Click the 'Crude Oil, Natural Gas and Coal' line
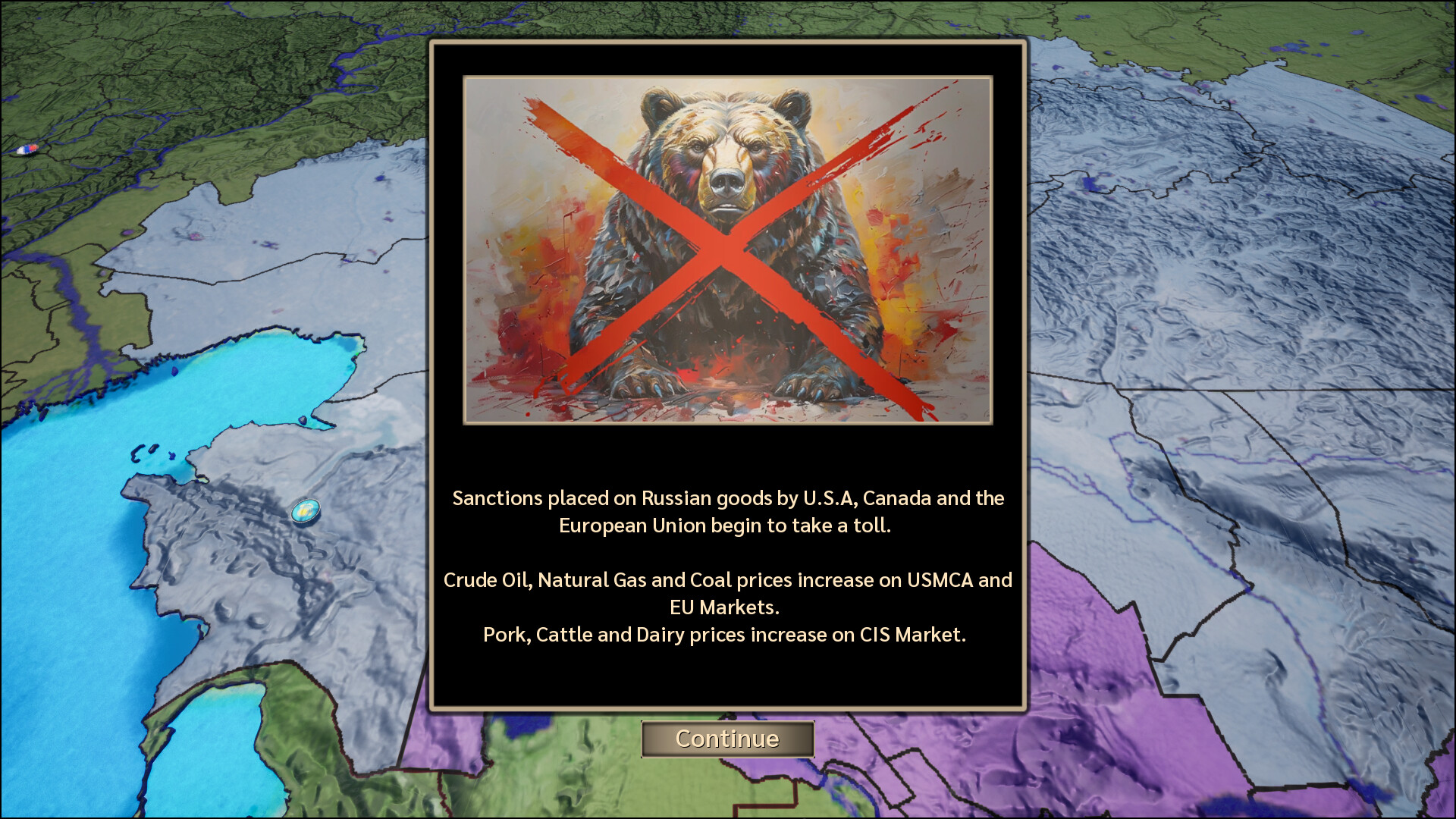The width and height of the screenshot is (1456, 819). (728, 580)
